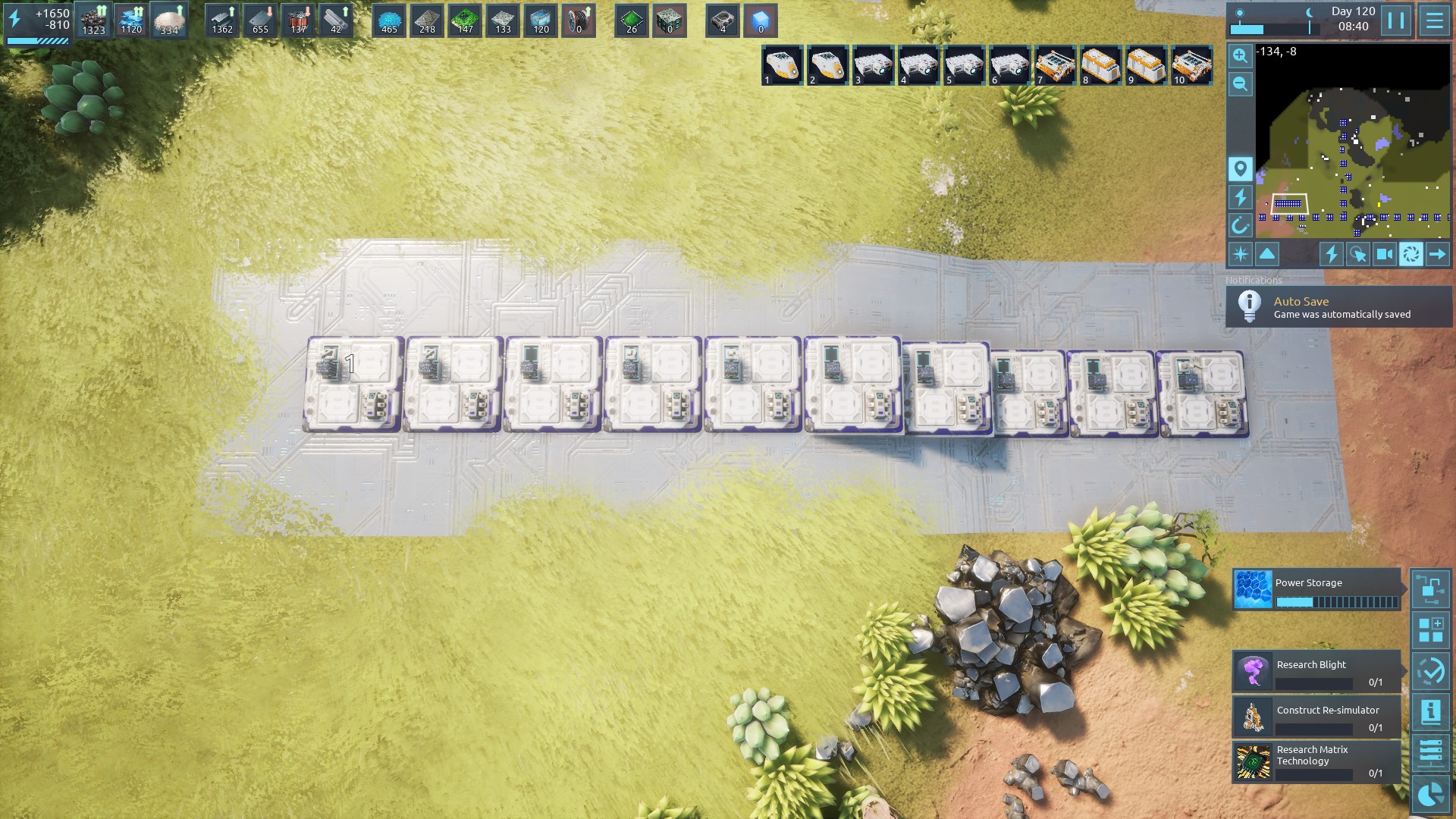Select hotbar slot 1 drone unit
The height and width of the screenshot is (819, 1456).
point(782,66)
